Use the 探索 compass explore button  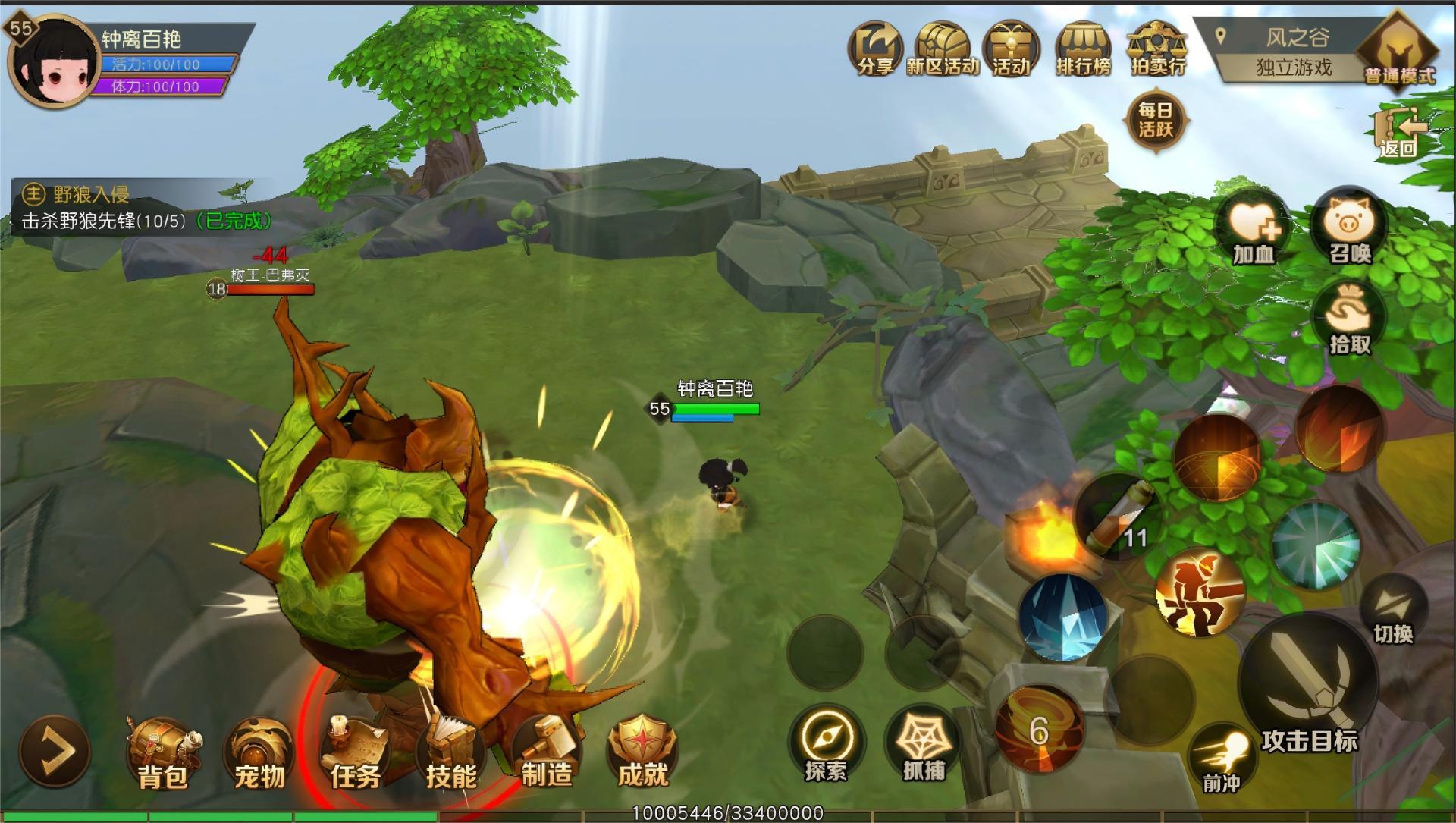point(826,743)
